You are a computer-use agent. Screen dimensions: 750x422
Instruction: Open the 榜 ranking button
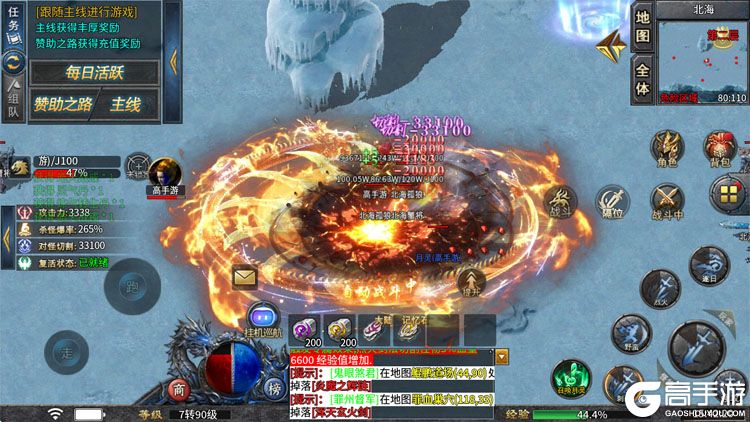[x=272, y=389]
